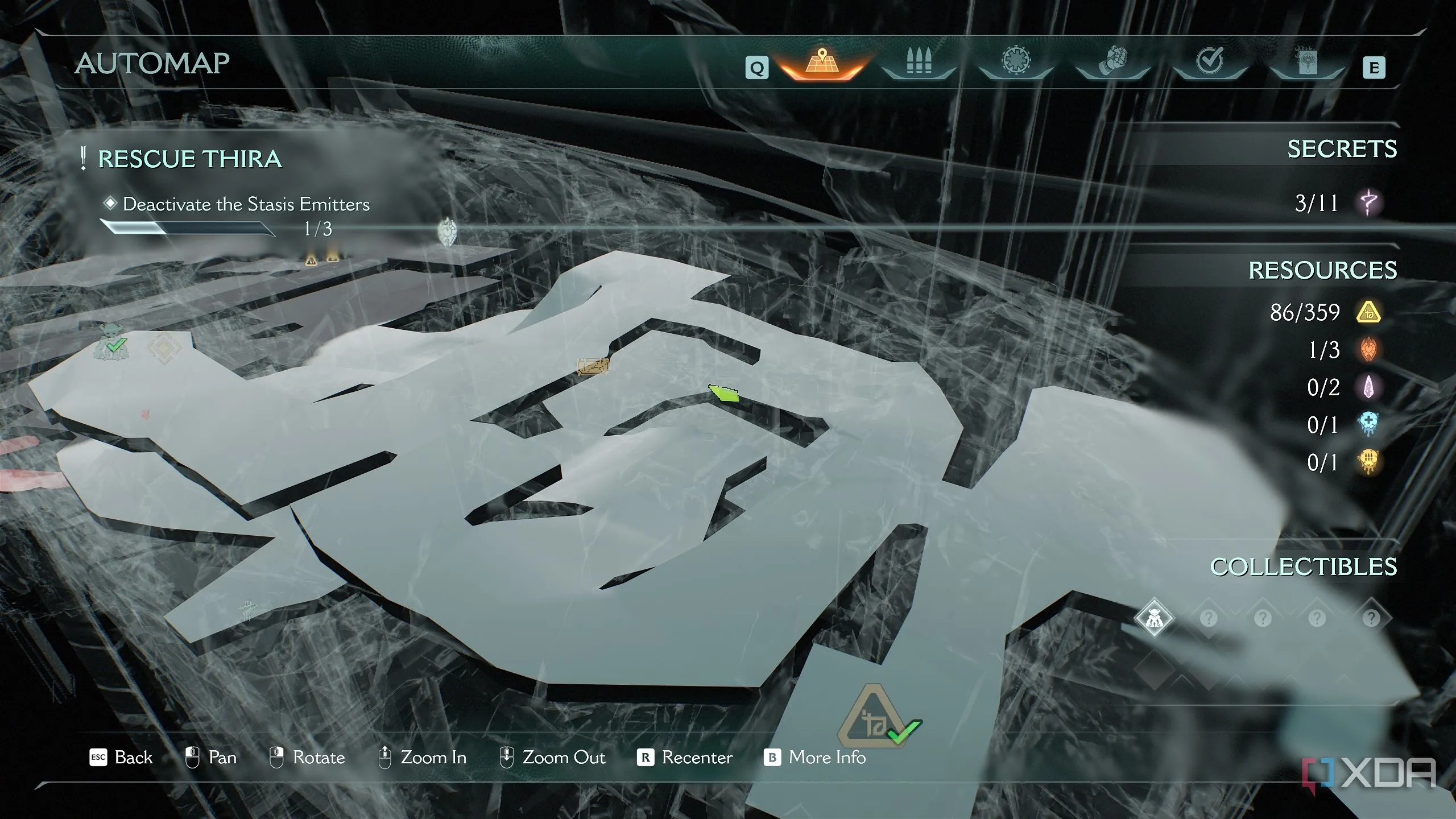This screenshot has width=1456, height=819.
Task: Recenter the automap view
Action: pos(686,758)
